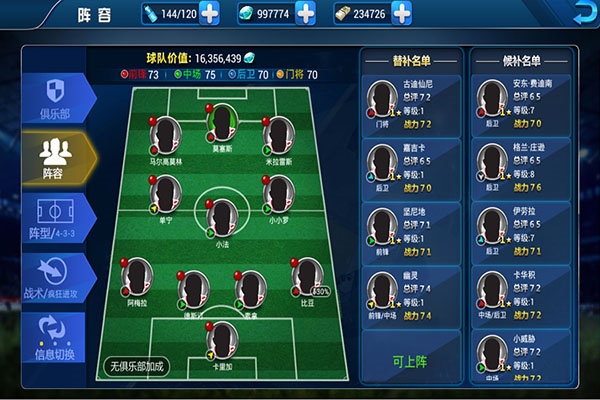Screen dimensions: 600x400
Task: Select goalkeeper 卡里加 on the pitch
Action: (222, 342)
